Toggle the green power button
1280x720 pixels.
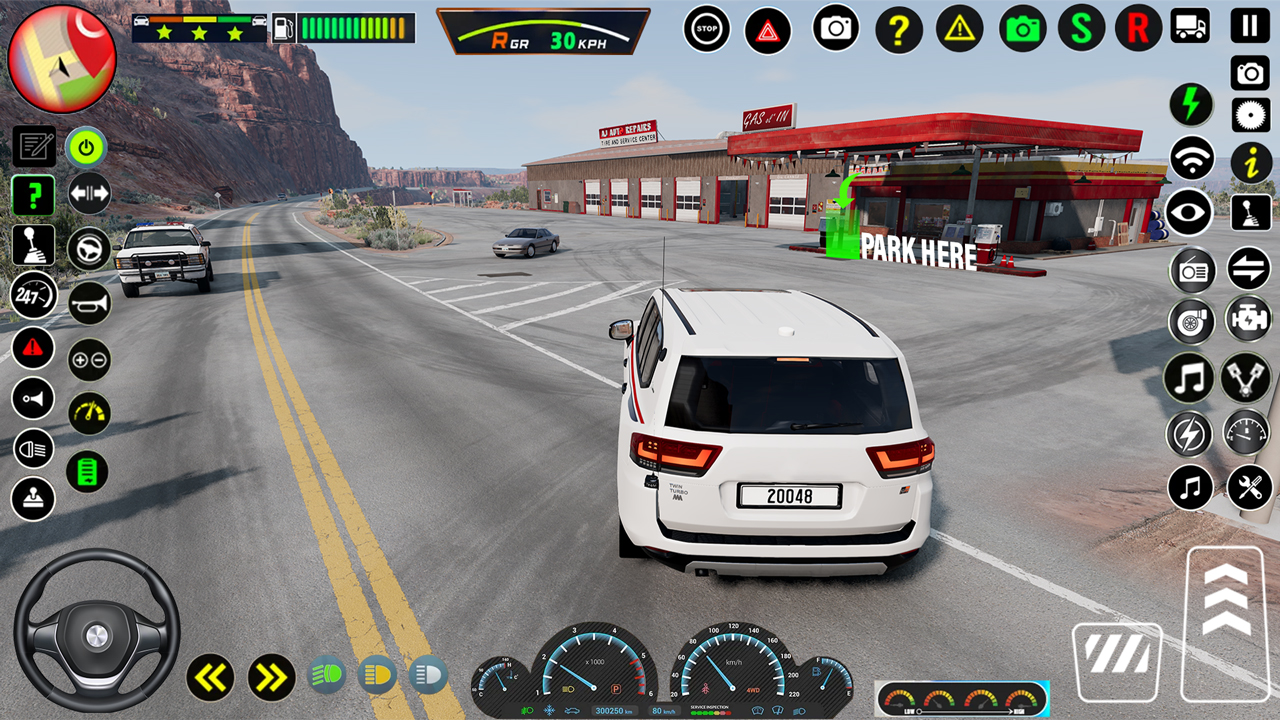(87, 148)
